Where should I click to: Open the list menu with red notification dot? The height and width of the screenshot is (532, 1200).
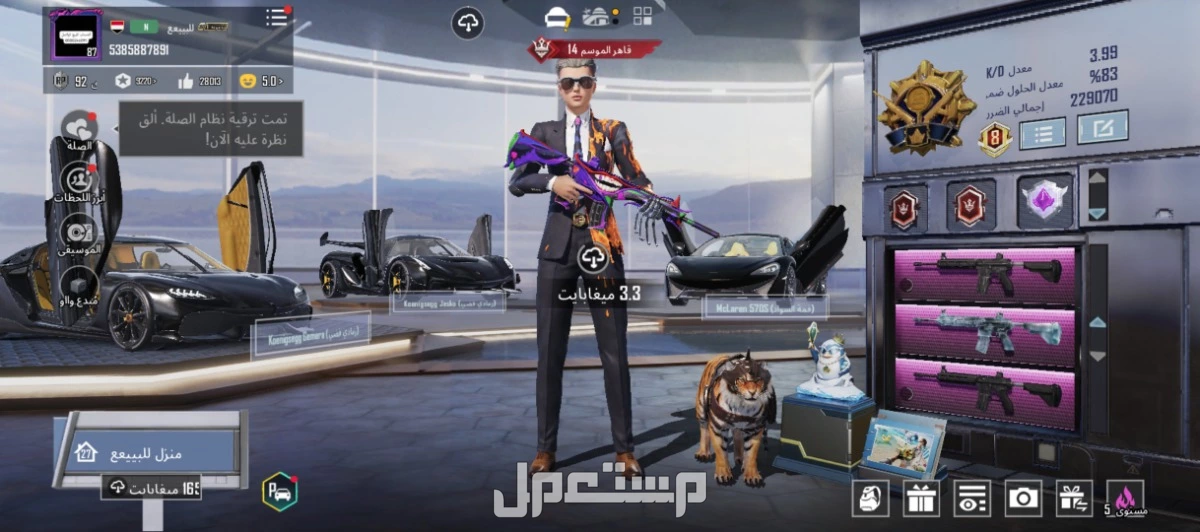coord(277,18)
